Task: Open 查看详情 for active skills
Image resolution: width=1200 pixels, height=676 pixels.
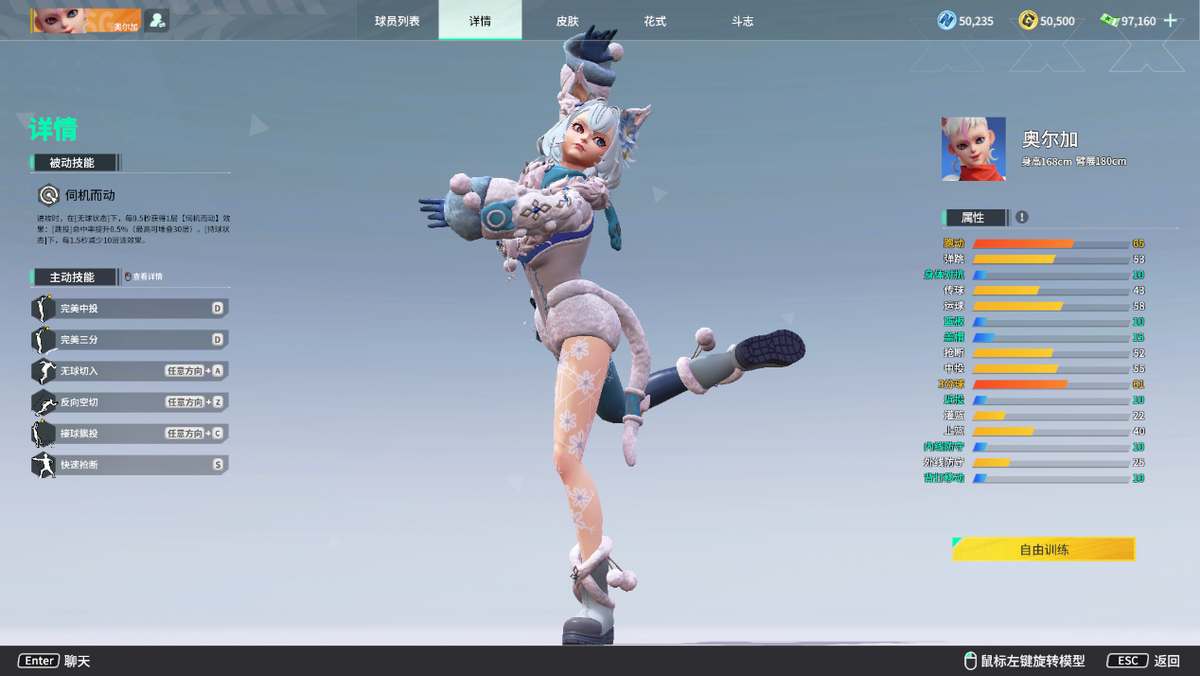Action: 142,277
